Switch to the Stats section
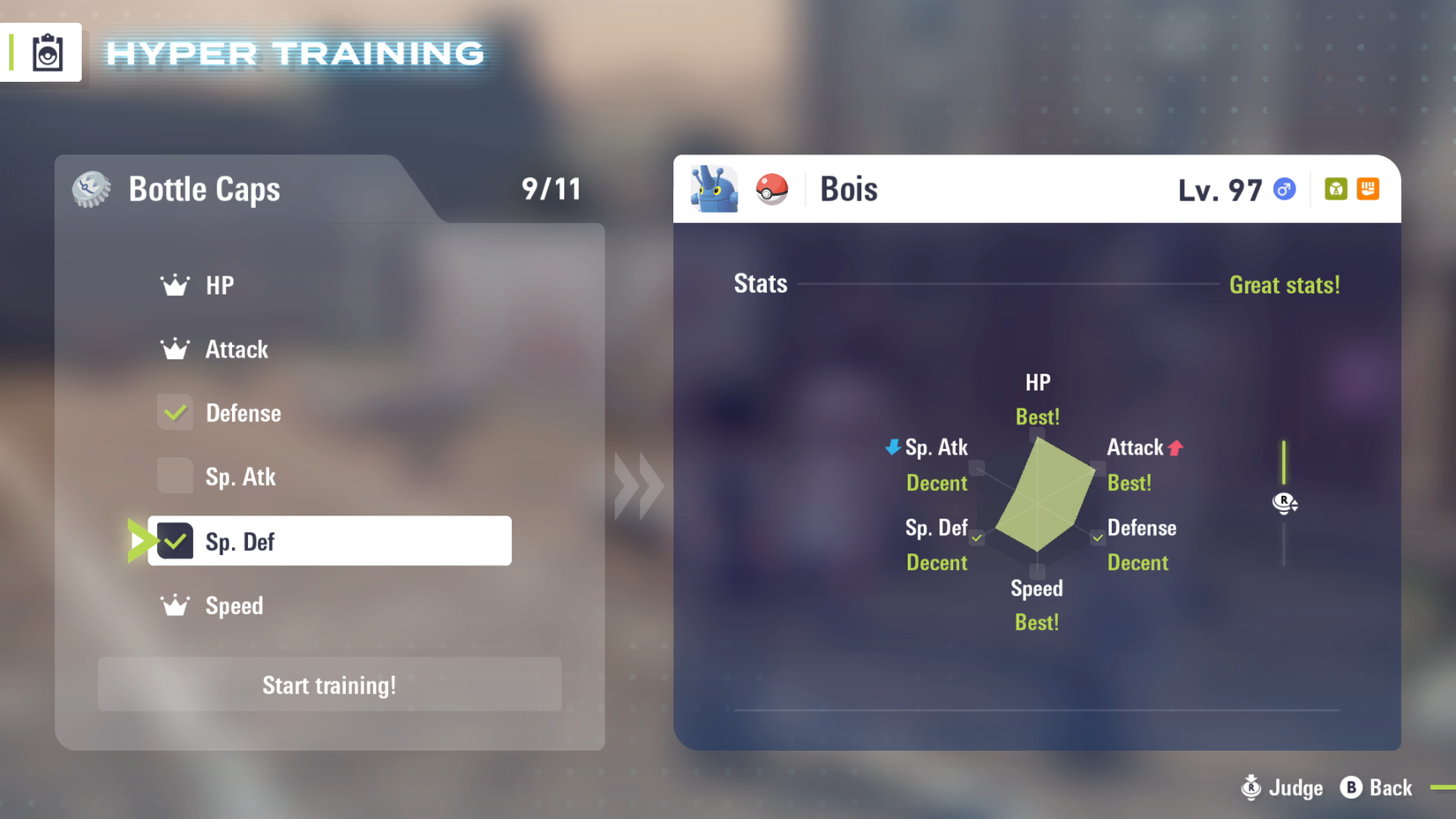The height and width of the screenshot is (819, 1456). click(x=760, y=283)
